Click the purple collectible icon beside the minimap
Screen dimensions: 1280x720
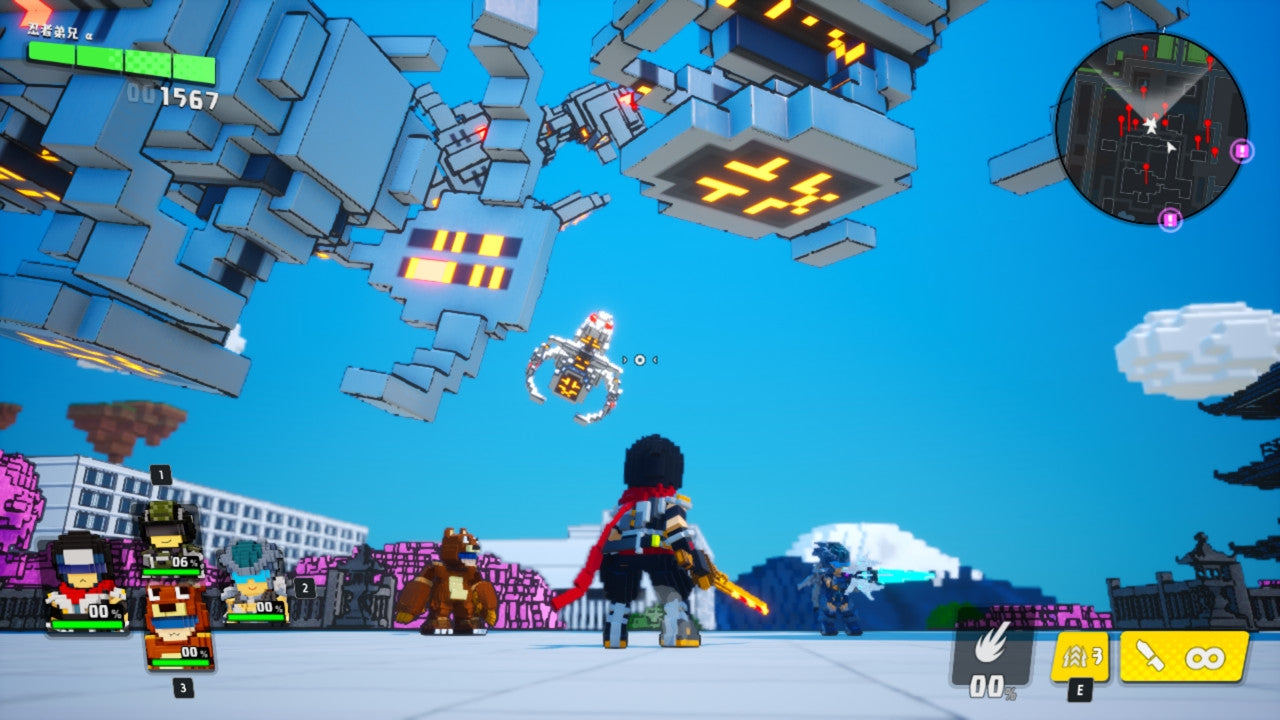tap(1242, 151)
